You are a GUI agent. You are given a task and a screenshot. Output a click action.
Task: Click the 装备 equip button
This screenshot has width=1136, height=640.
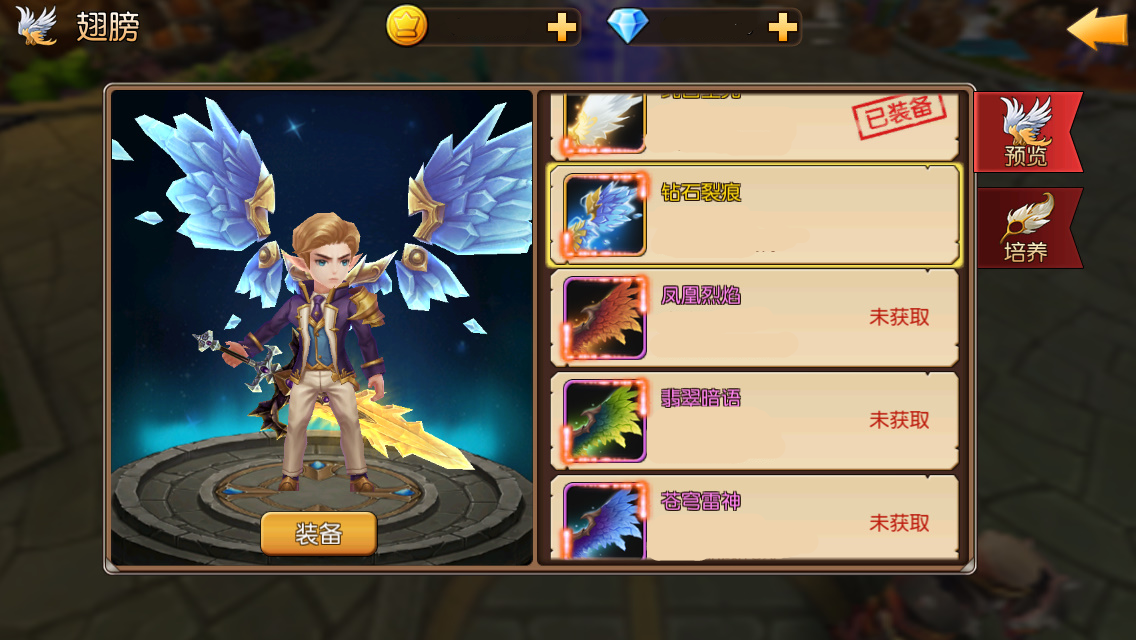[319, 534]
